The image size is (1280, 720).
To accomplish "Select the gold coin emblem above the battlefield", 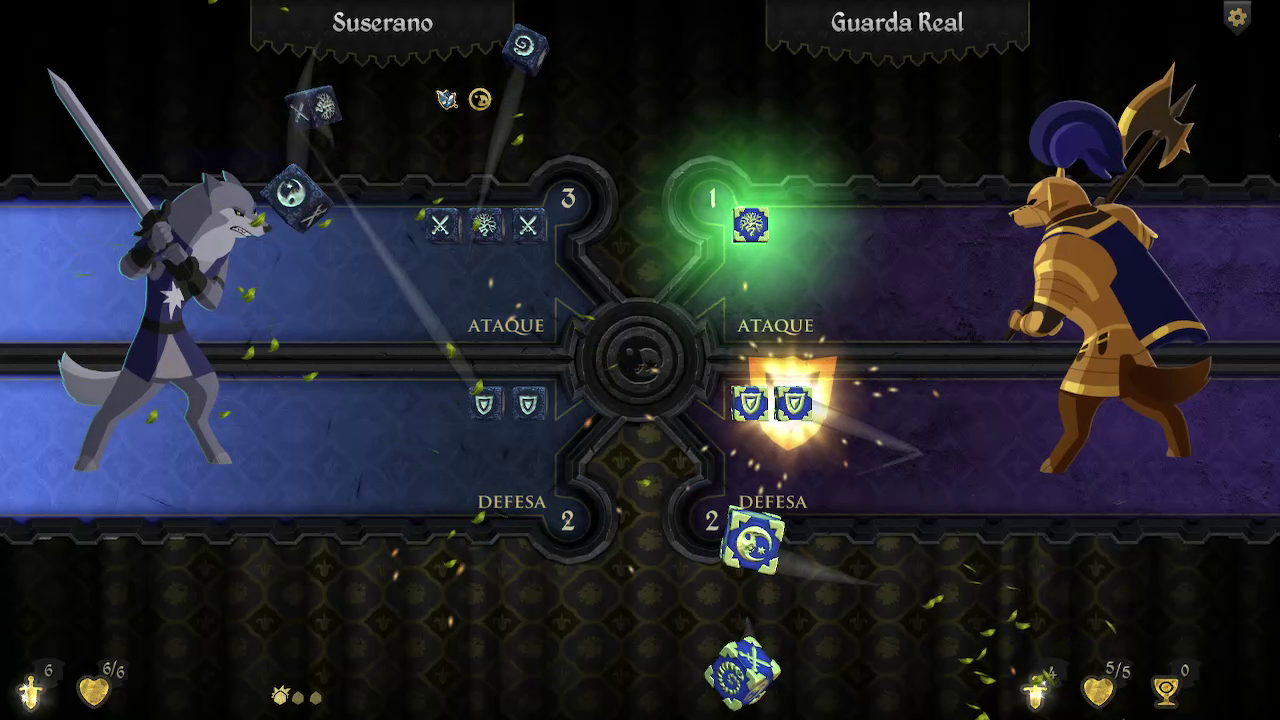I will point(481,99).
